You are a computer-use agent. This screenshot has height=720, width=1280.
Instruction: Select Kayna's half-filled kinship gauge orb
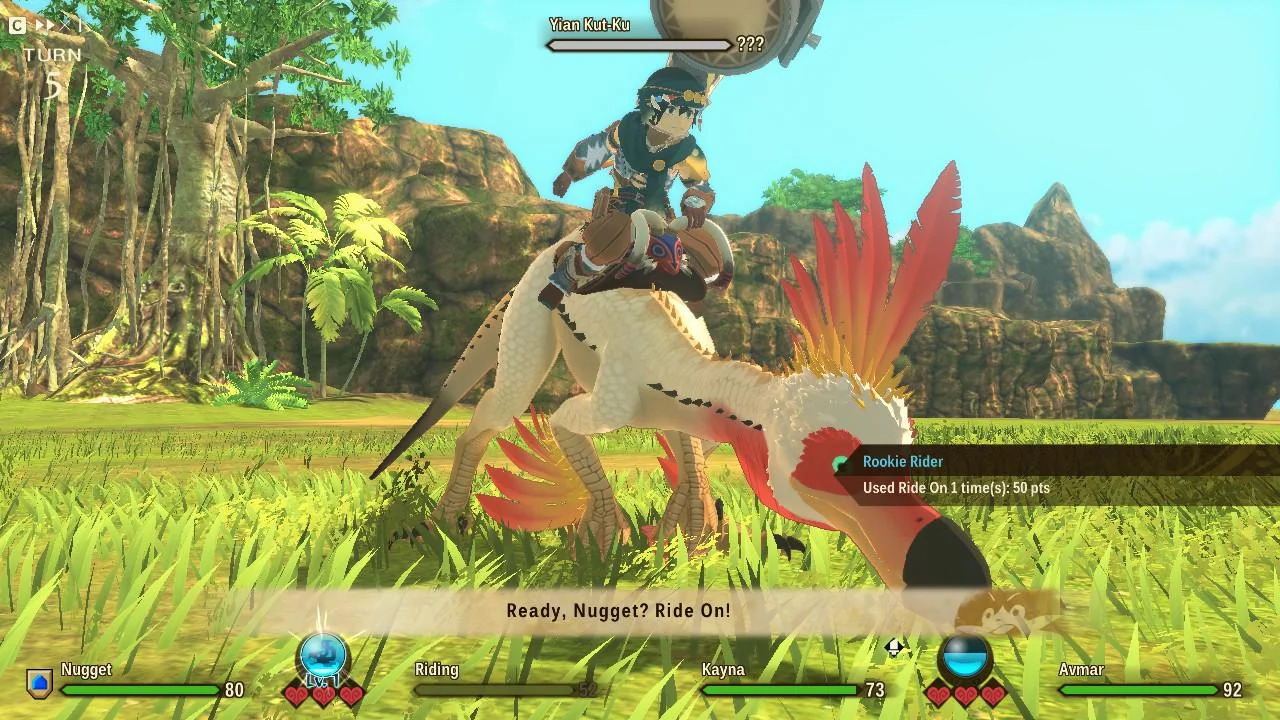[966, 659]
